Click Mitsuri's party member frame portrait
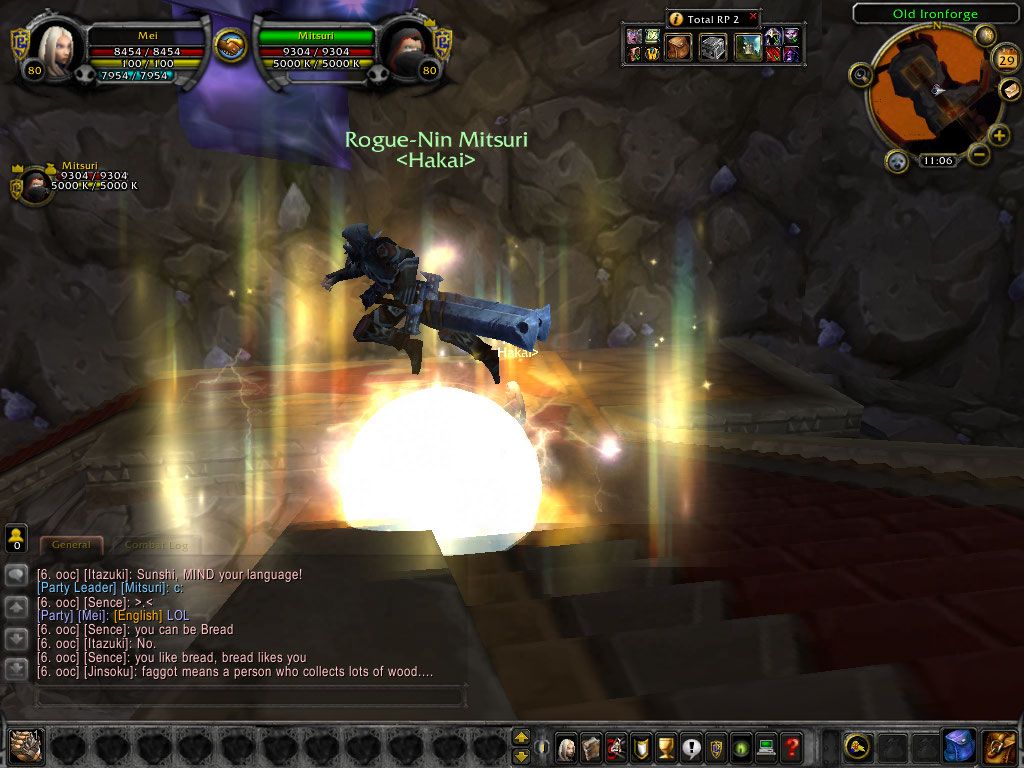1024x768 pixels. pos(36,186)
